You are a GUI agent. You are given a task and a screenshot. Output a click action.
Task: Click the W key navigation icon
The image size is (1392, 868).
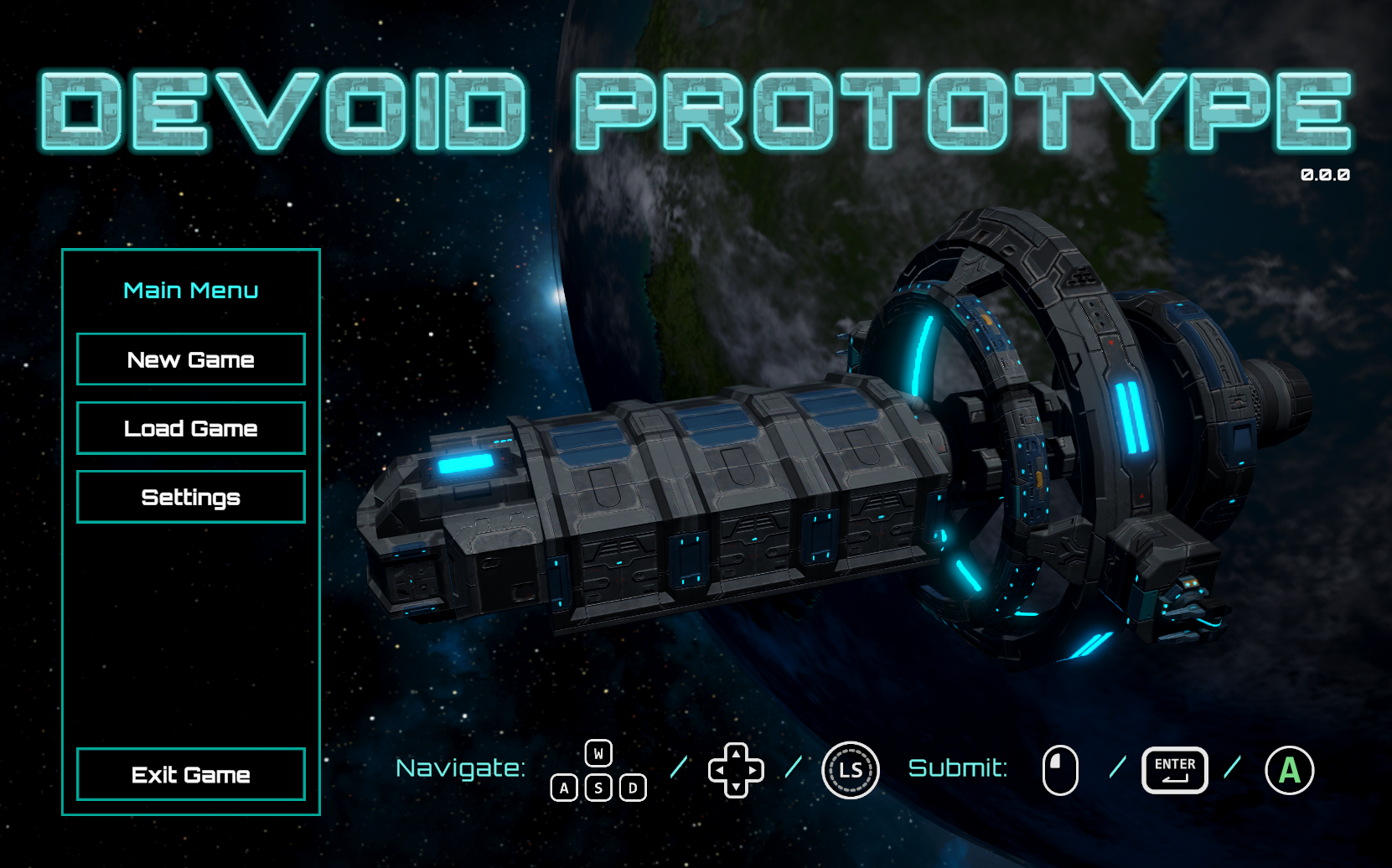598,753
